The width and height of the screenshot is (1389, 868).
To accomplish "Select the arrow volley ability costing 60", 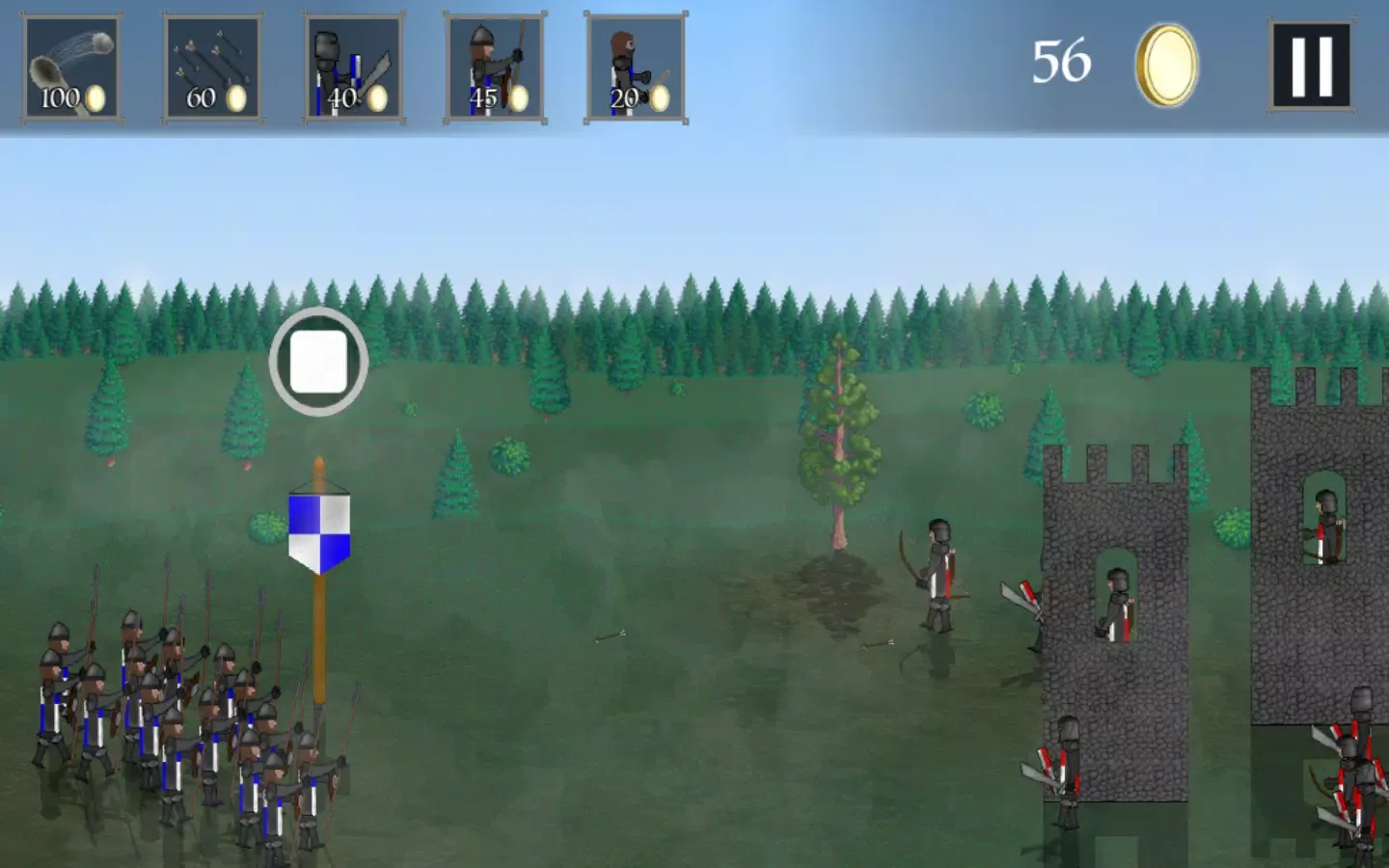I will click(211, 65).
